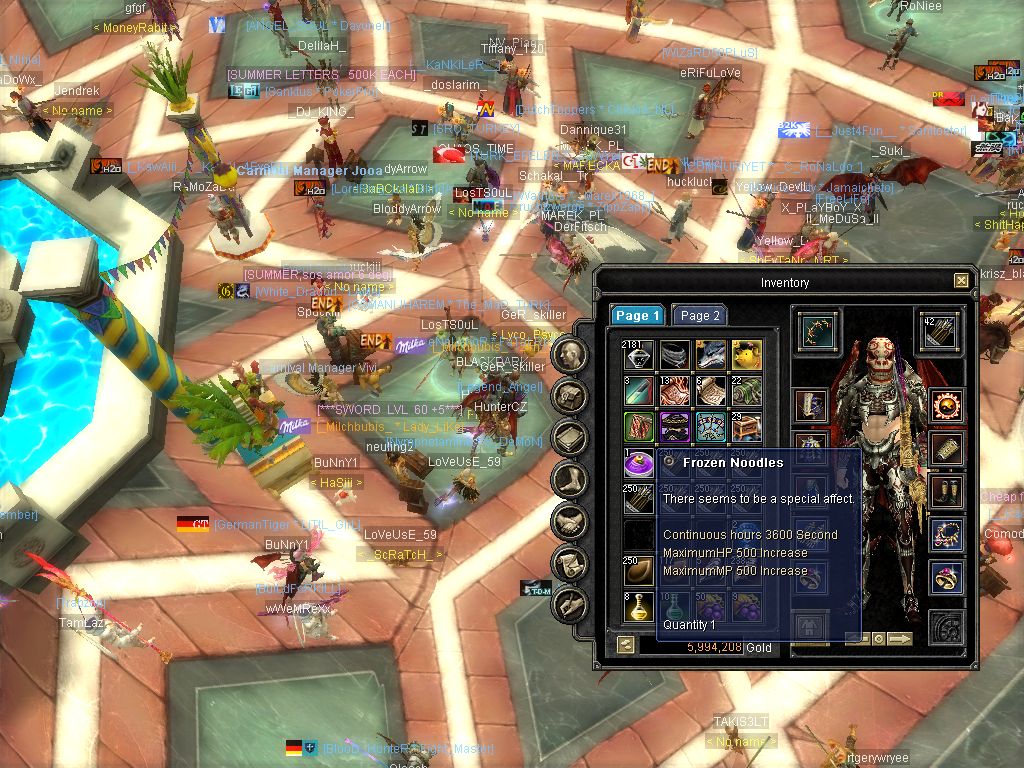Close the Inventory window

pyautogui.click(x=961, y=281)
